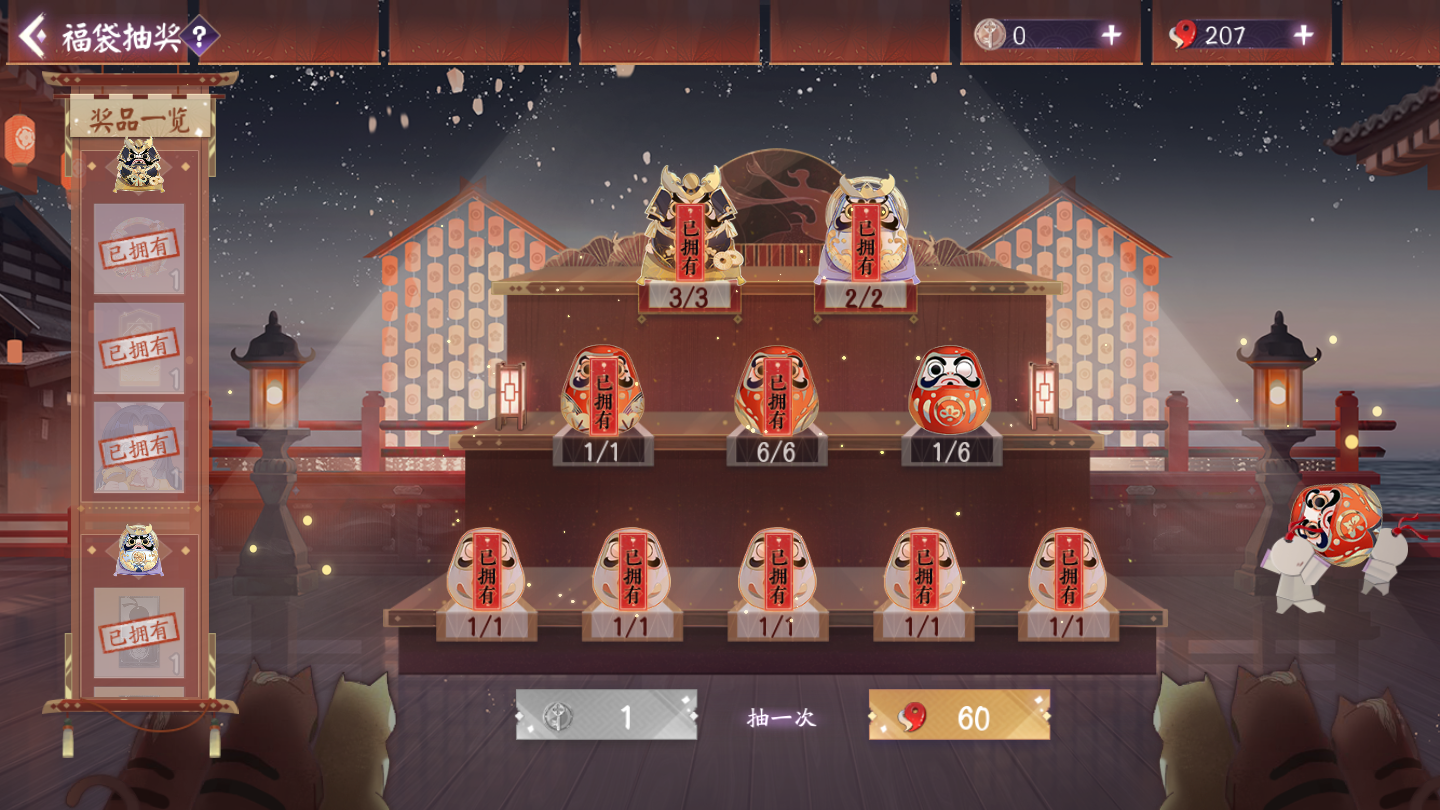Open the question mark help button
Screen dimensions: 1440x810
[x=200, y=38]
